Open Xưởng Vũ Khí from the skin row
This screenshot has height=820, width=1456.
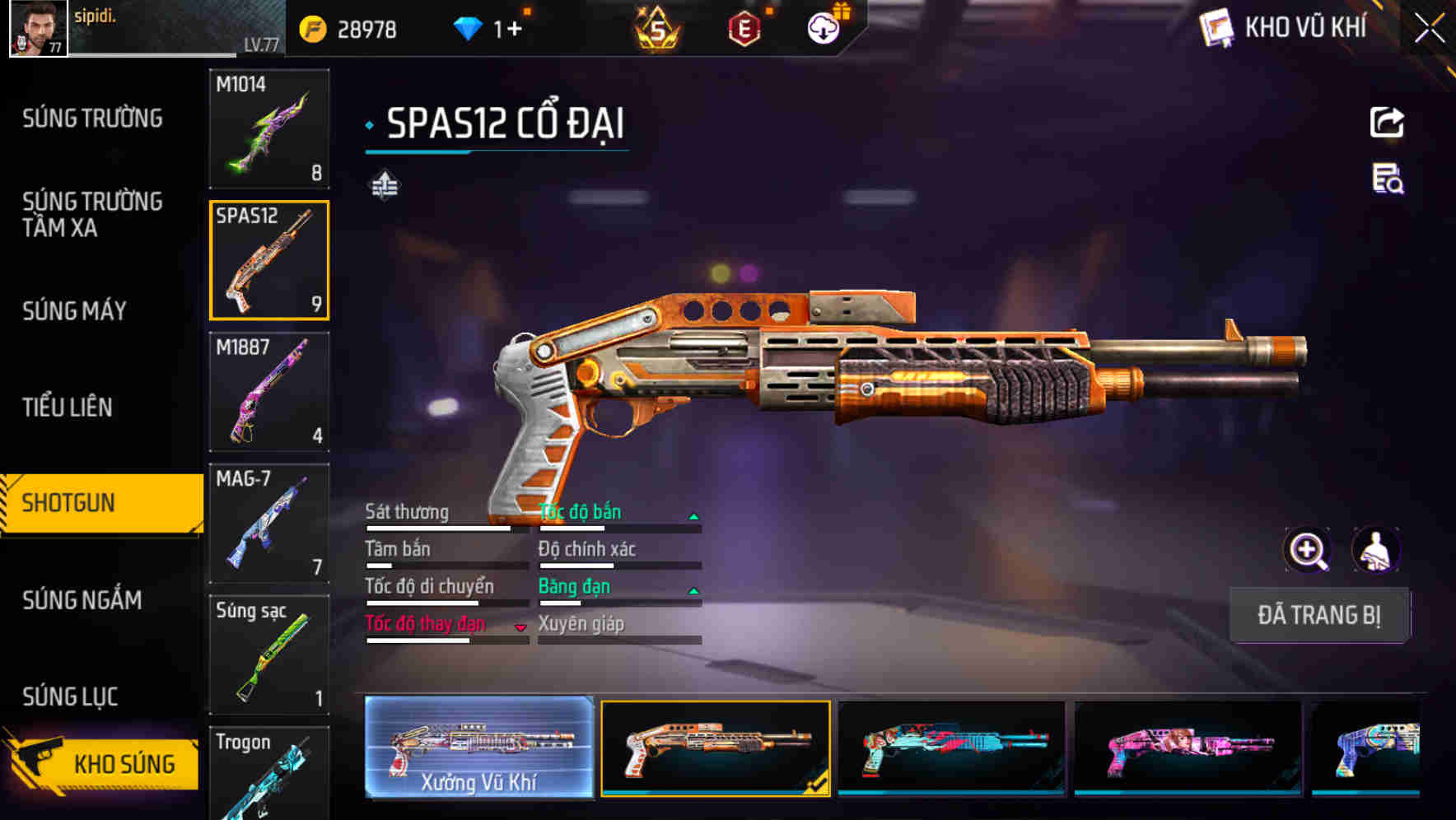[x=479, y=750]
